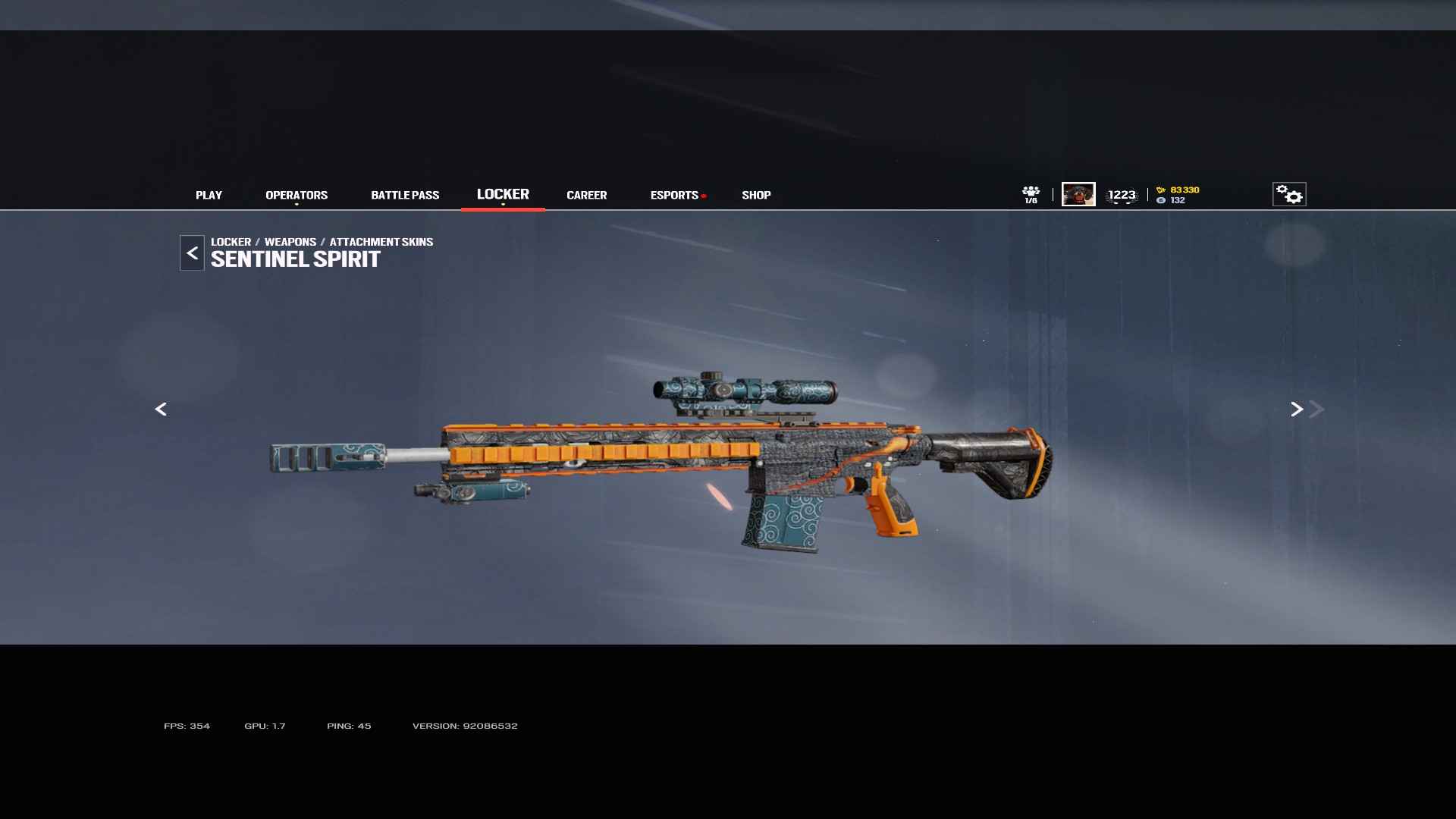Open the Esports tab
Viewport: 1456px width, 819px height.
coord(674,195)
